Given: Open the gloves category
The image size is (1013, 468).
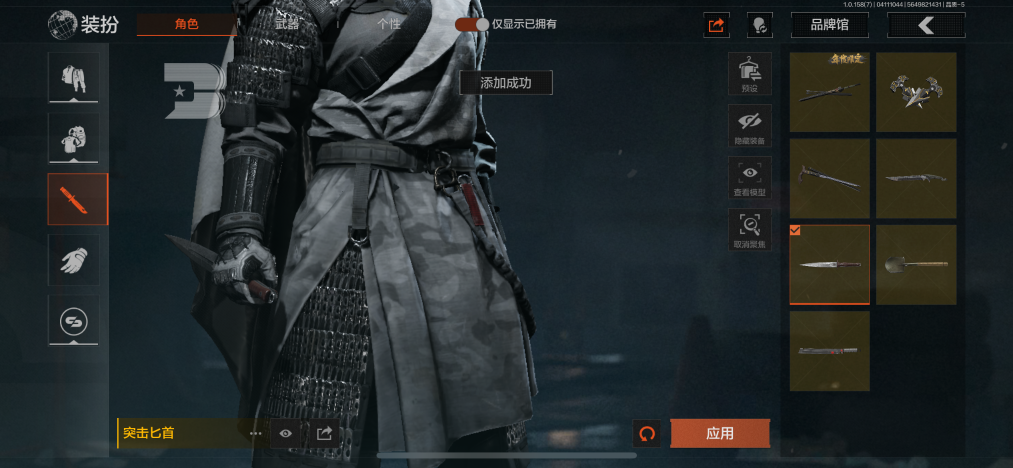Looking at the screenshot, I should [78, 260].
